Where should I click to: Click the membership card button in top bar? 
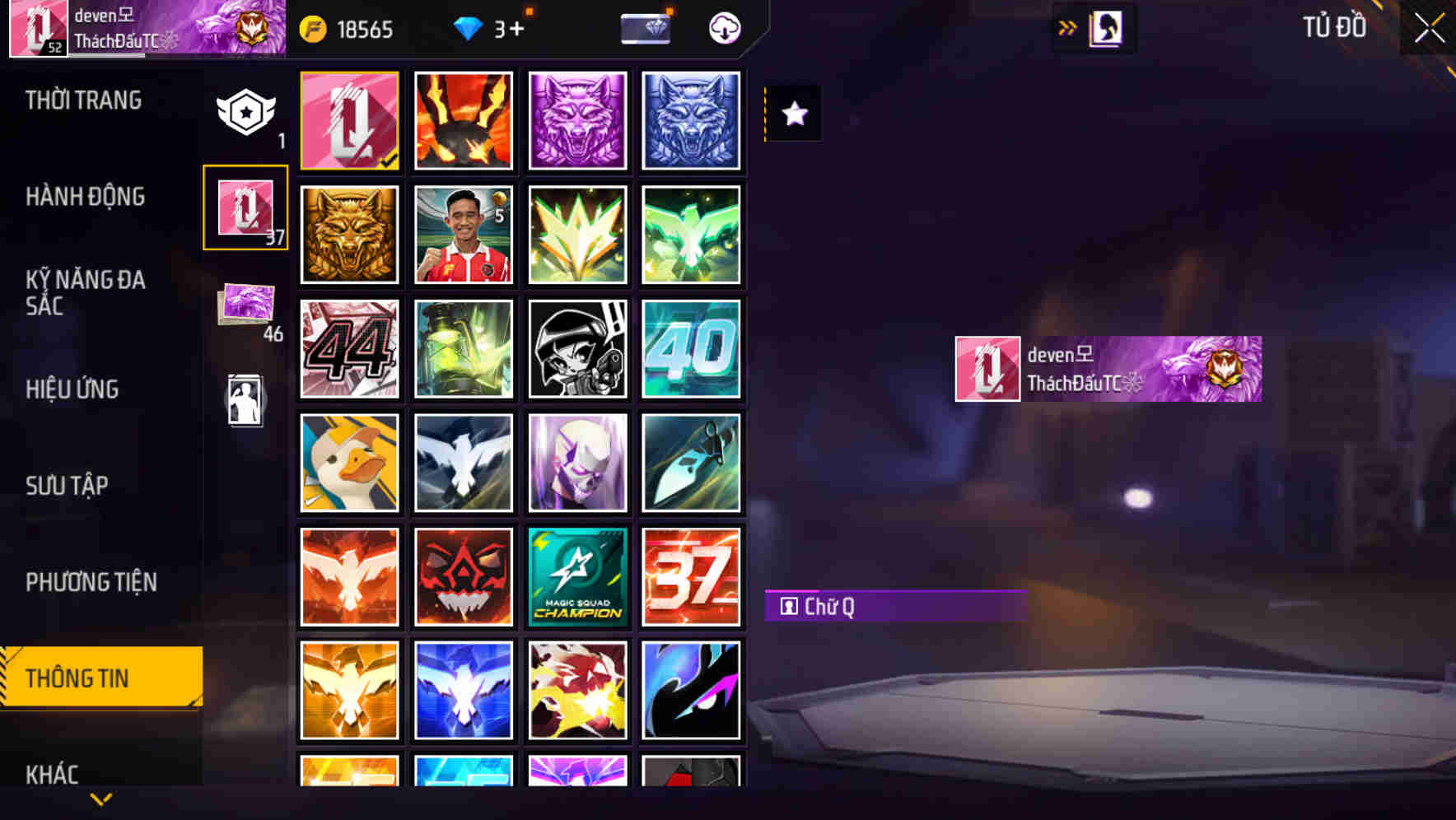(646, 27)
